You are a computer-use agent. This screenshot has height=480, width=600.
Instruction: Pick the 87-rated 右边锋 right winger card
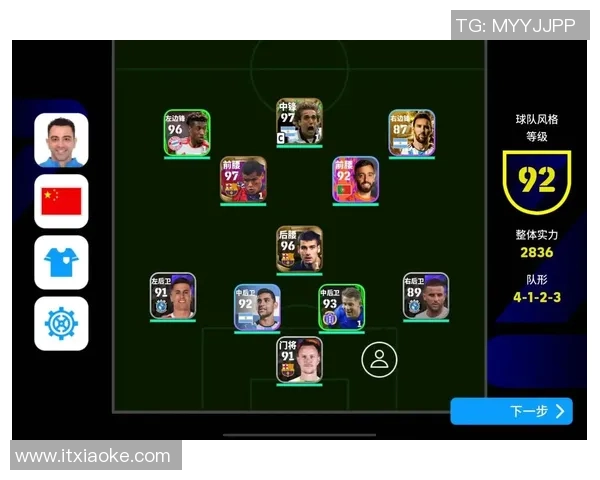[412, 133]
